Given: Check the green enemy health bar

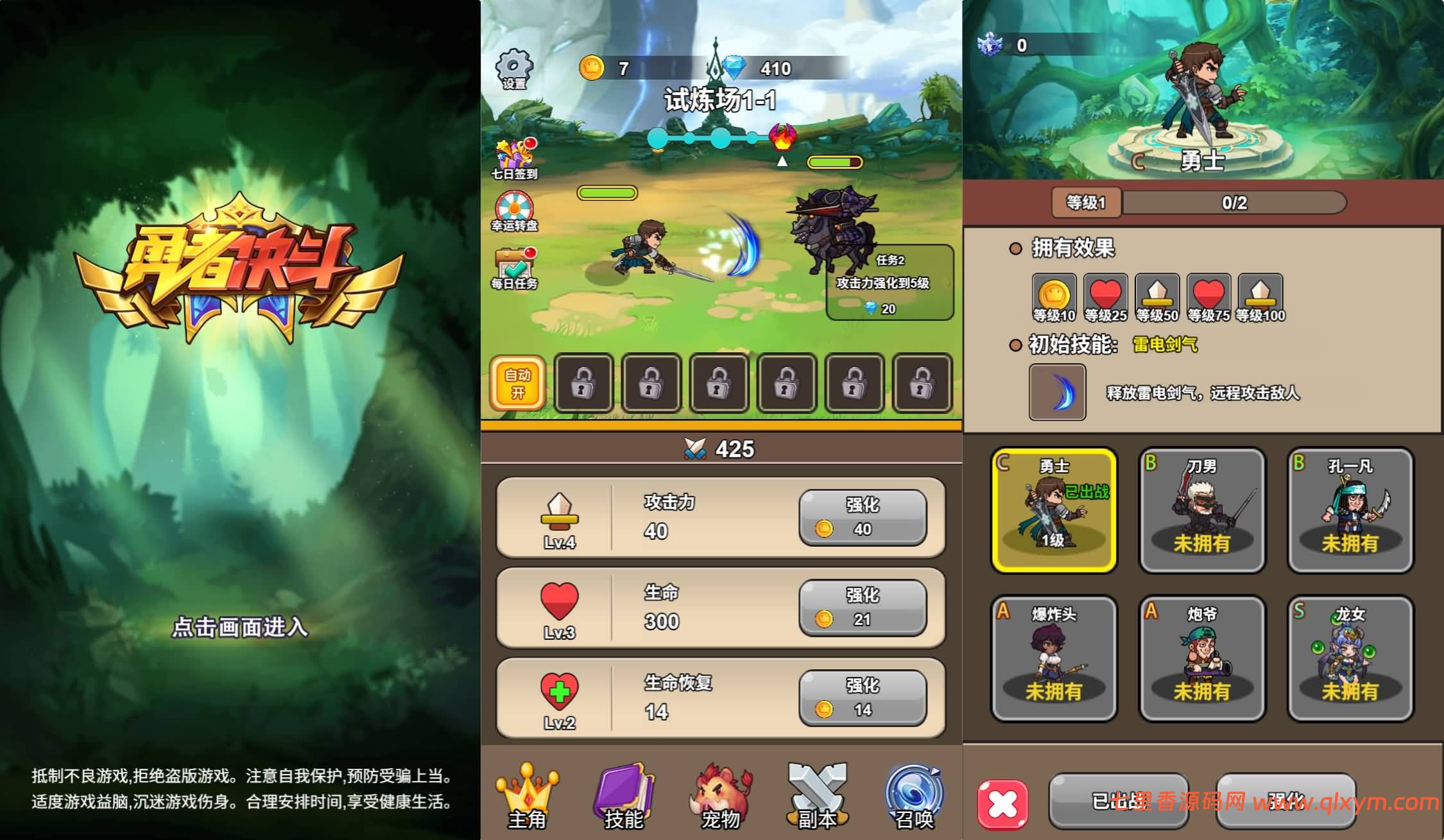Looking at the screenshot, I should tap(834, 162).
